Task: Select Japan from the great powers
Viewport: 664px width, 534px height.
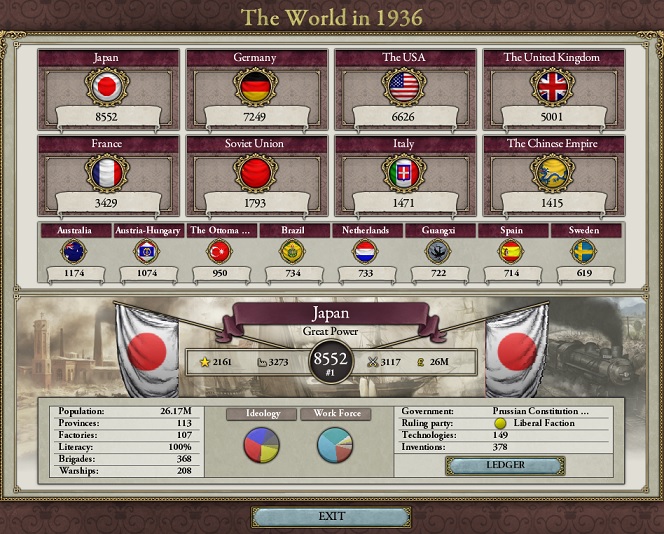Action: (x=105, y=89)
